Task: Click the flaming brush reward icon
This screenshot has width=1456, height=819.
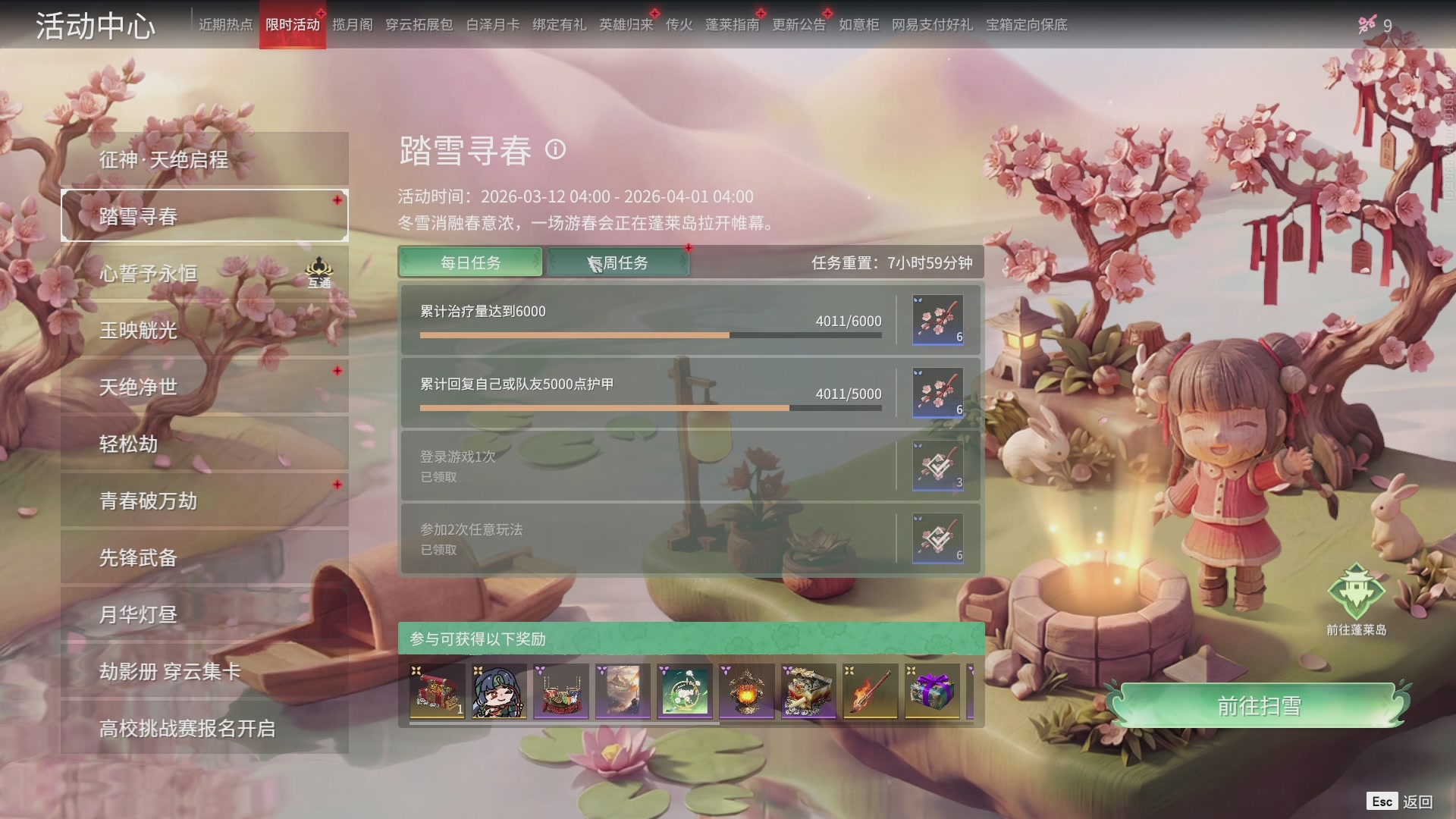Action: pyautogui.click(x=870, y=691)
